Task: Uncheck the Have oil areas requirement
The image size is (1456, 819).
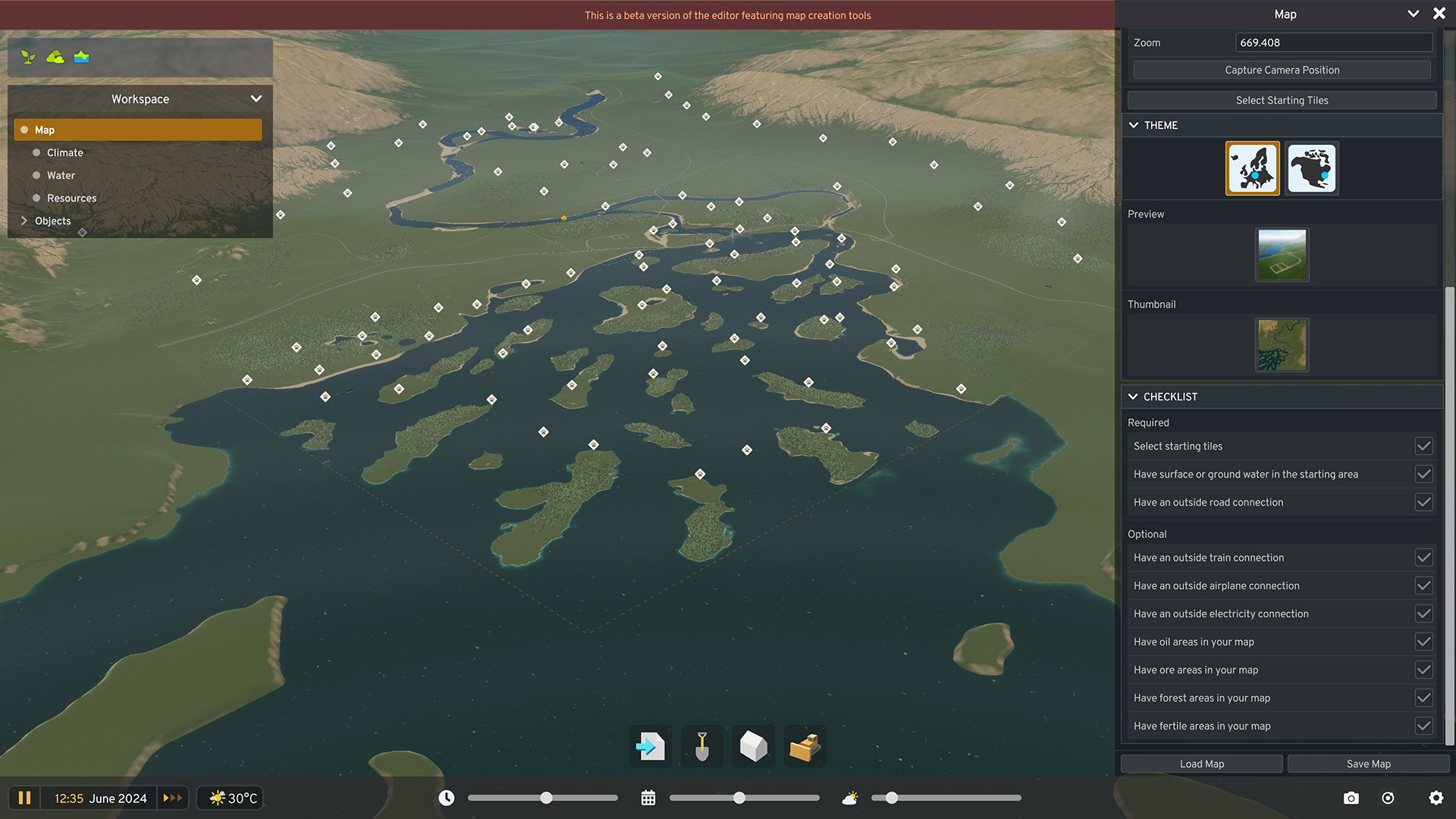Action: click(1423, 642)
